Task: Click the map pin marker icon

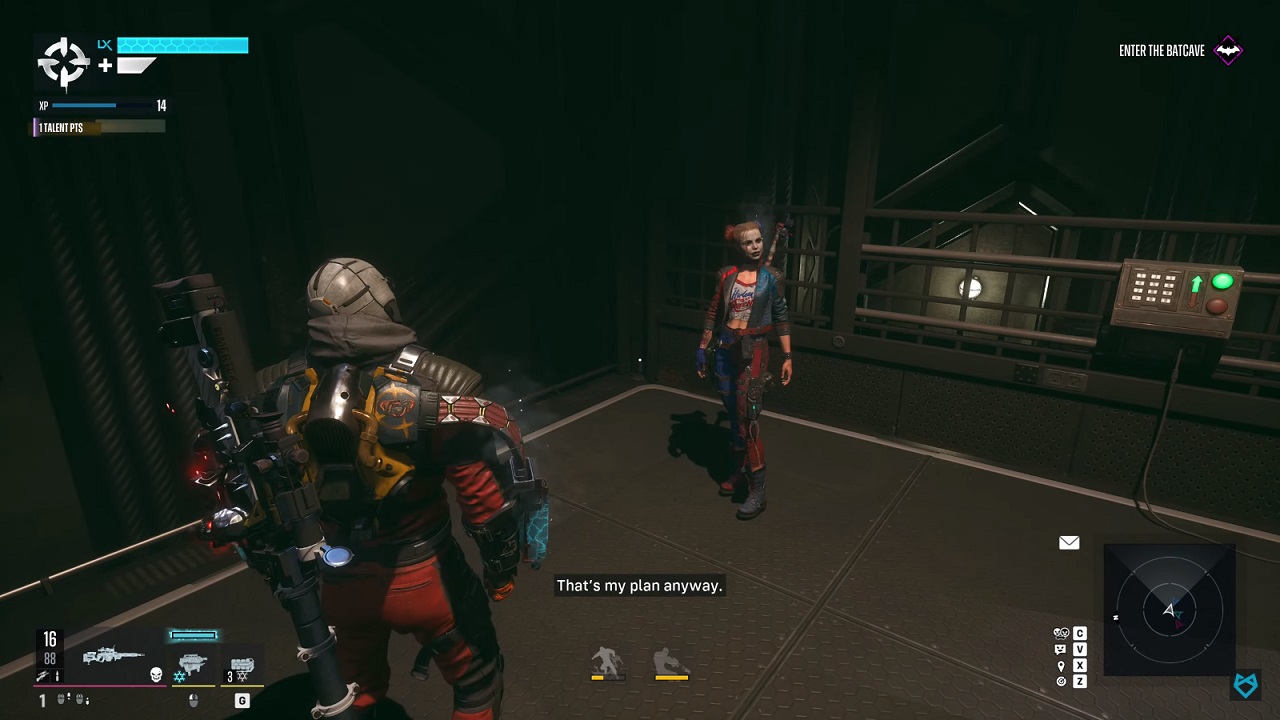Action: click(1061, 665)
